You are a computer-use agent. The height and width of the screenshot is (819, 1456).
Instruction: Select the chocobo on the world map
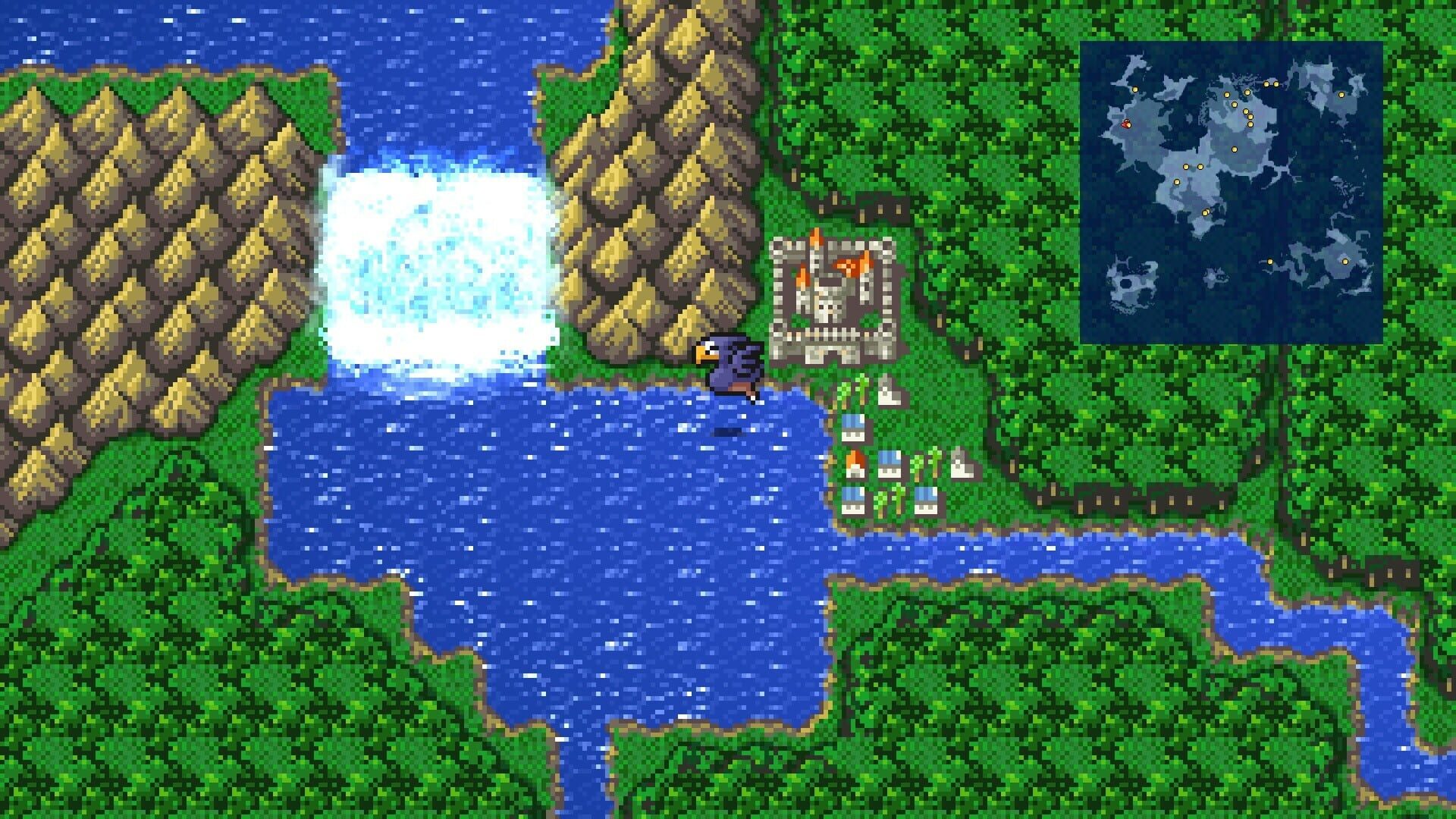728,372
